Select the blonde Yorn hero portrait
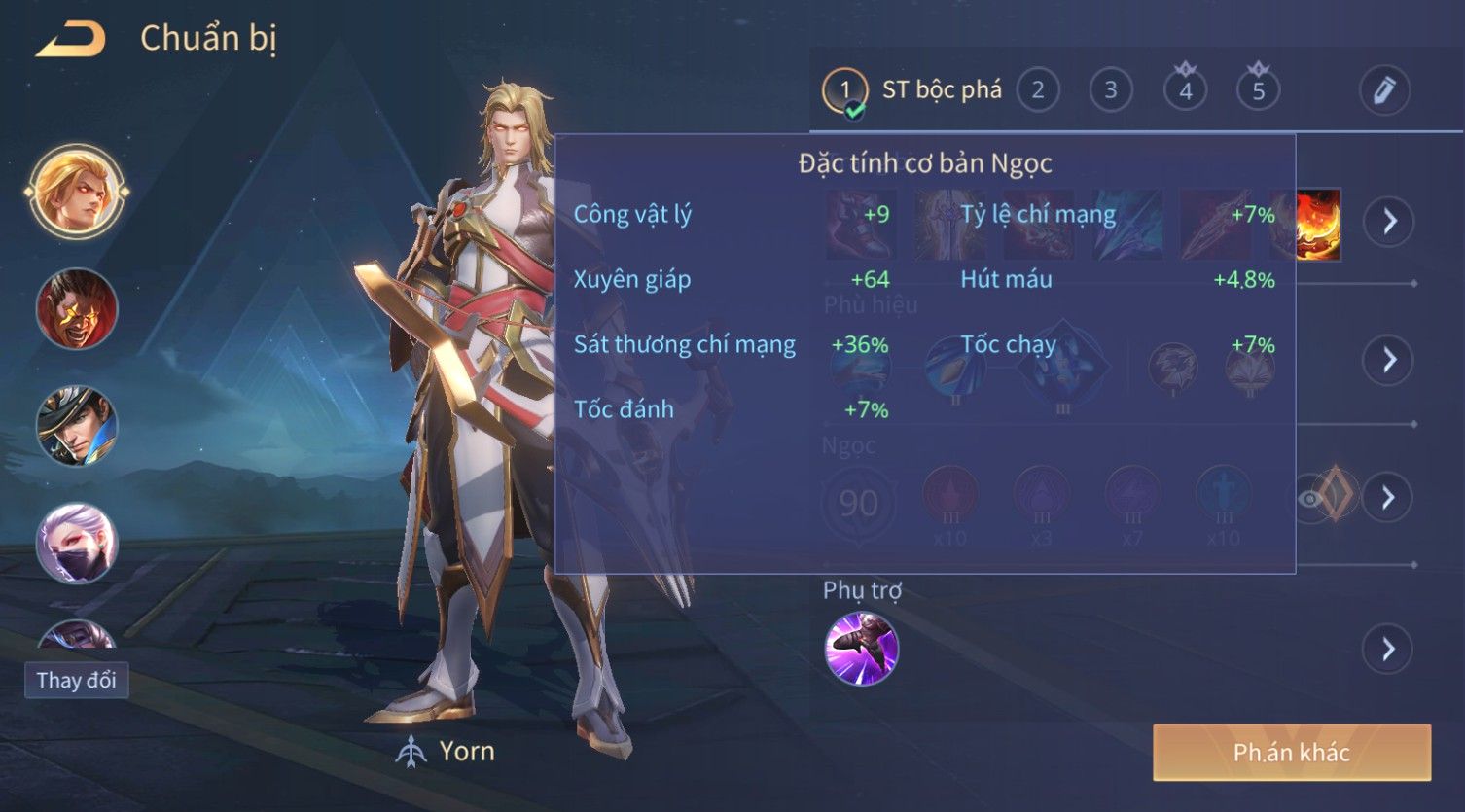The height and width of the screenshot is (812, 1465). pyautogui.click(x=76, y=192)
